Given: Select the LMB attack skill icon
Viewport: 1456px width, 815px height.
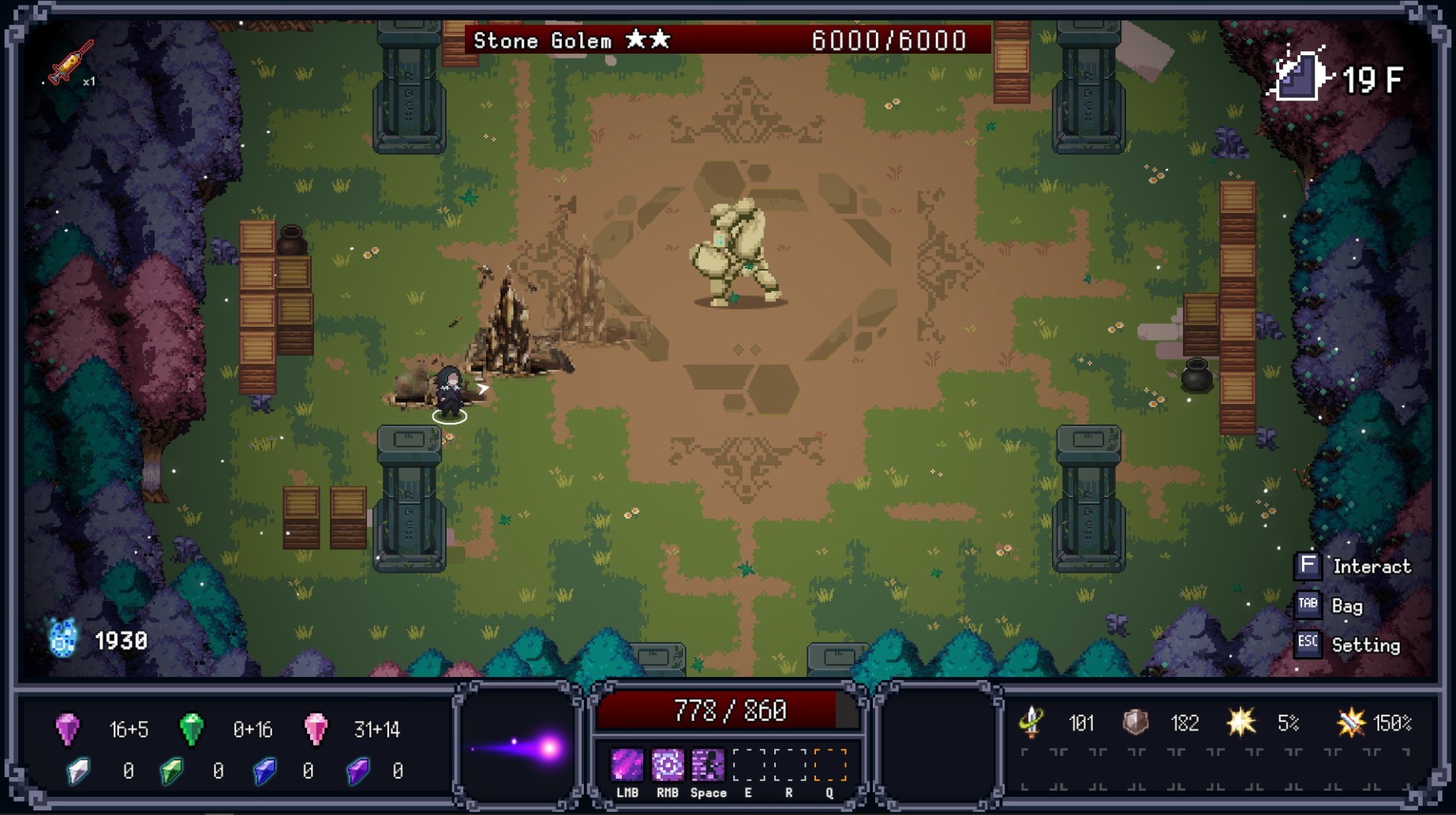Looking at the screenshot, I should pyautogui.click(x=627, y=762).
